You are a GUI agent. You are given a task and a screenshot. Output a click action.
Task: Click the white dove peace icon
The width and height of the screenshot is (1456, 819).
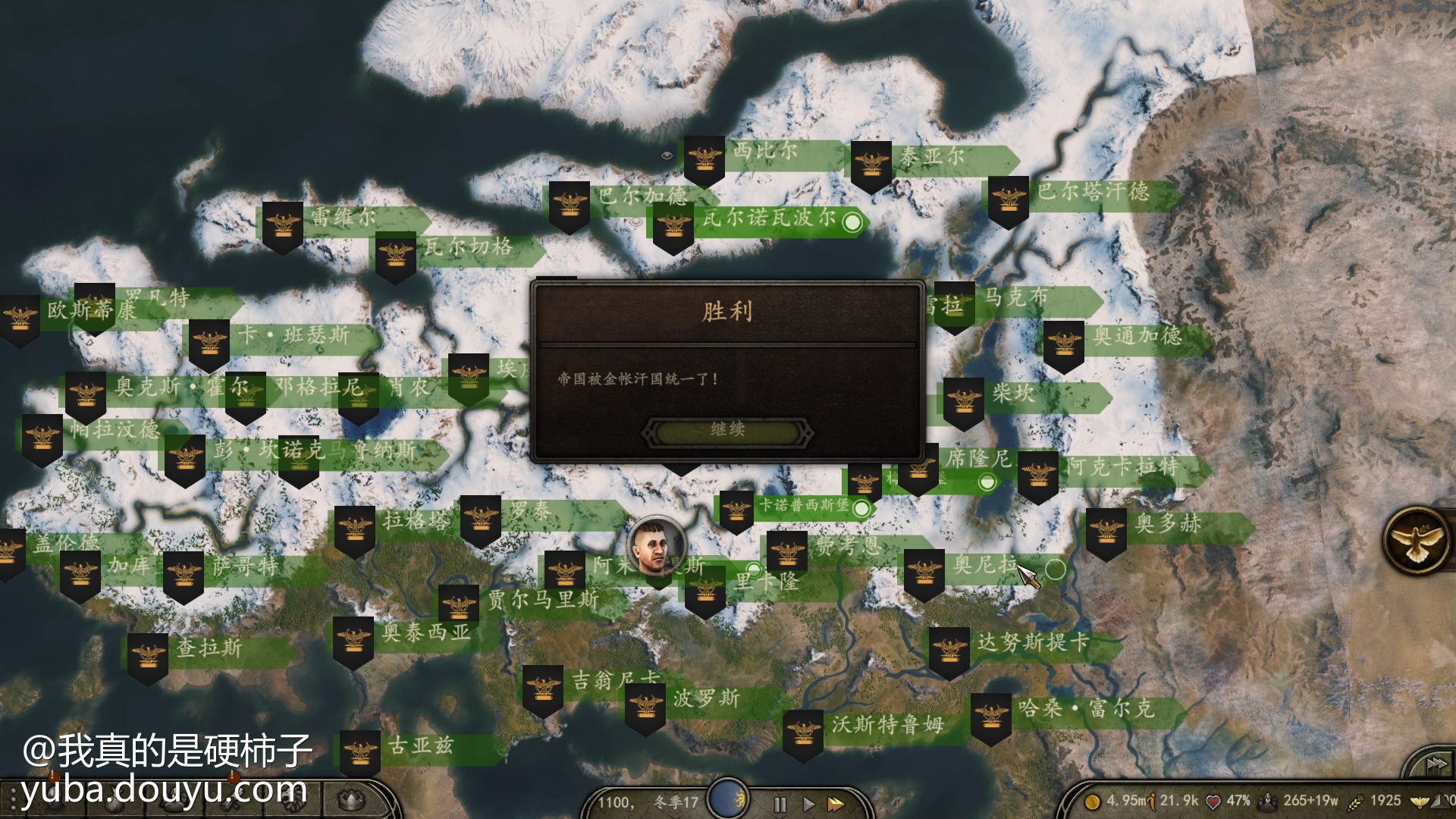coord(1417,541)
